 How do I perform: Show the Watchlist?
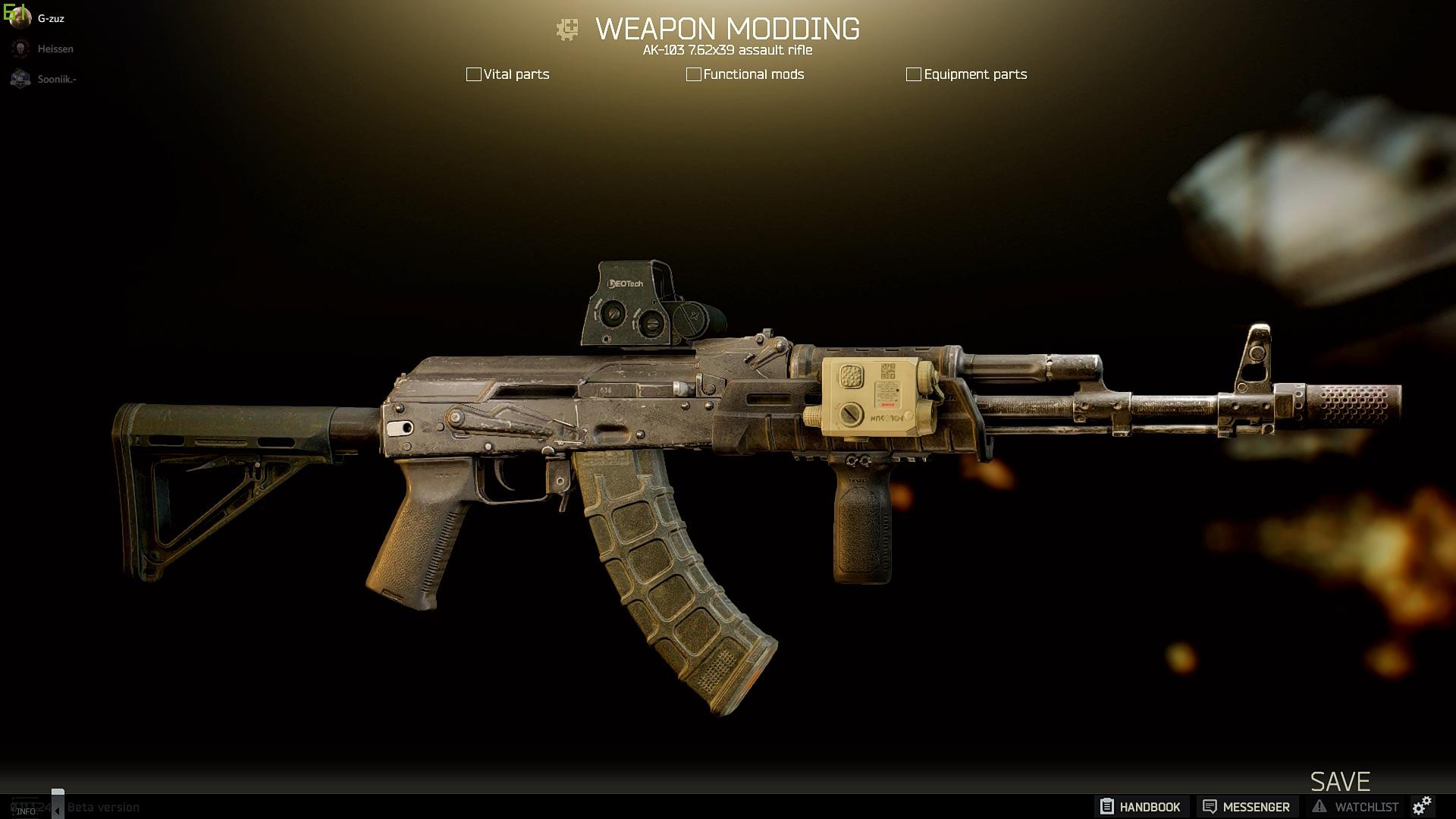tap(1355, 807)
